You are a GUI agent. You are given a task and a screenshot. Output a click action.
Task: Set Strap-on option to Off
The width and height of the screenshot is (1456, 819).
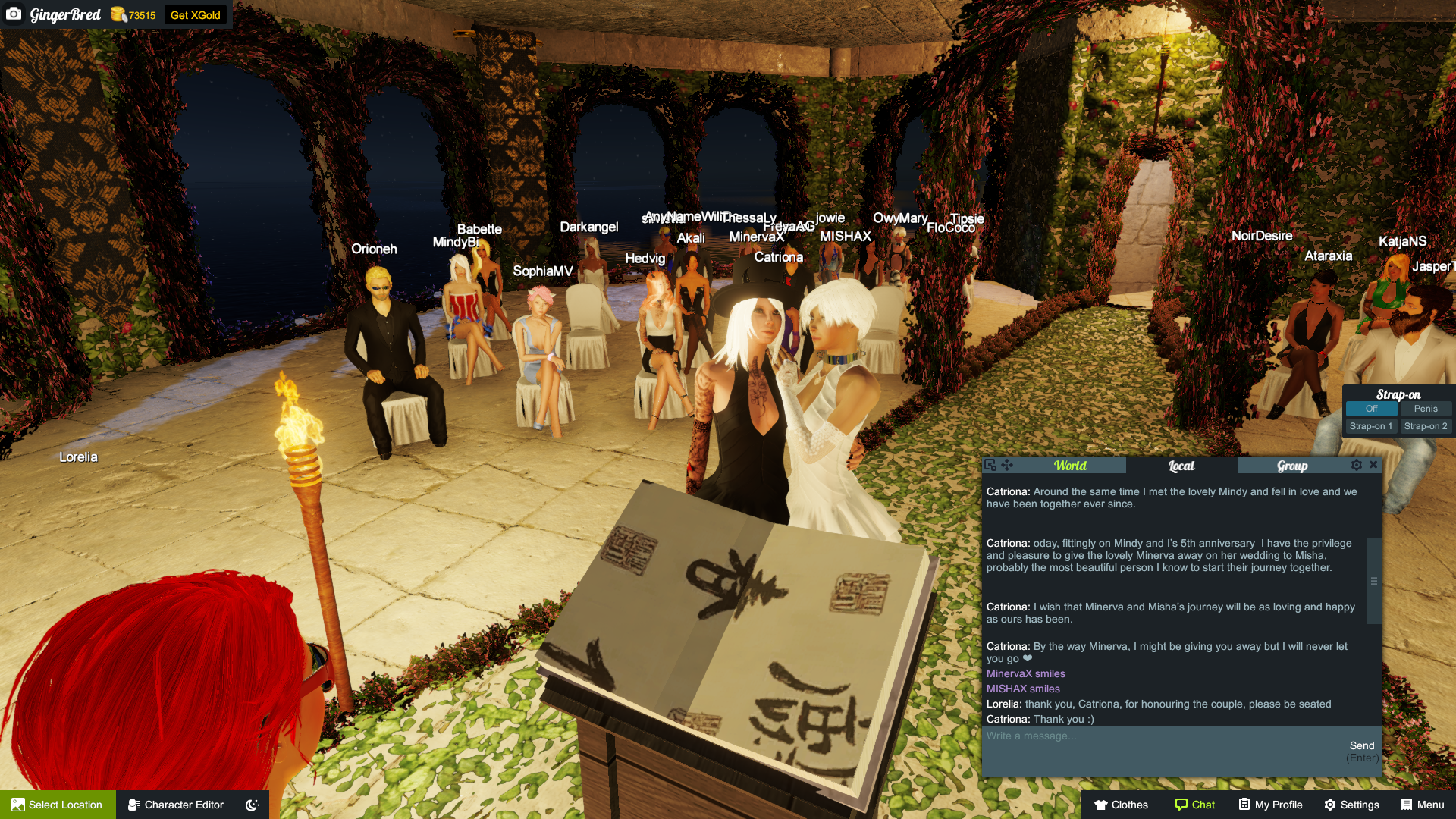pos(1370,409)
